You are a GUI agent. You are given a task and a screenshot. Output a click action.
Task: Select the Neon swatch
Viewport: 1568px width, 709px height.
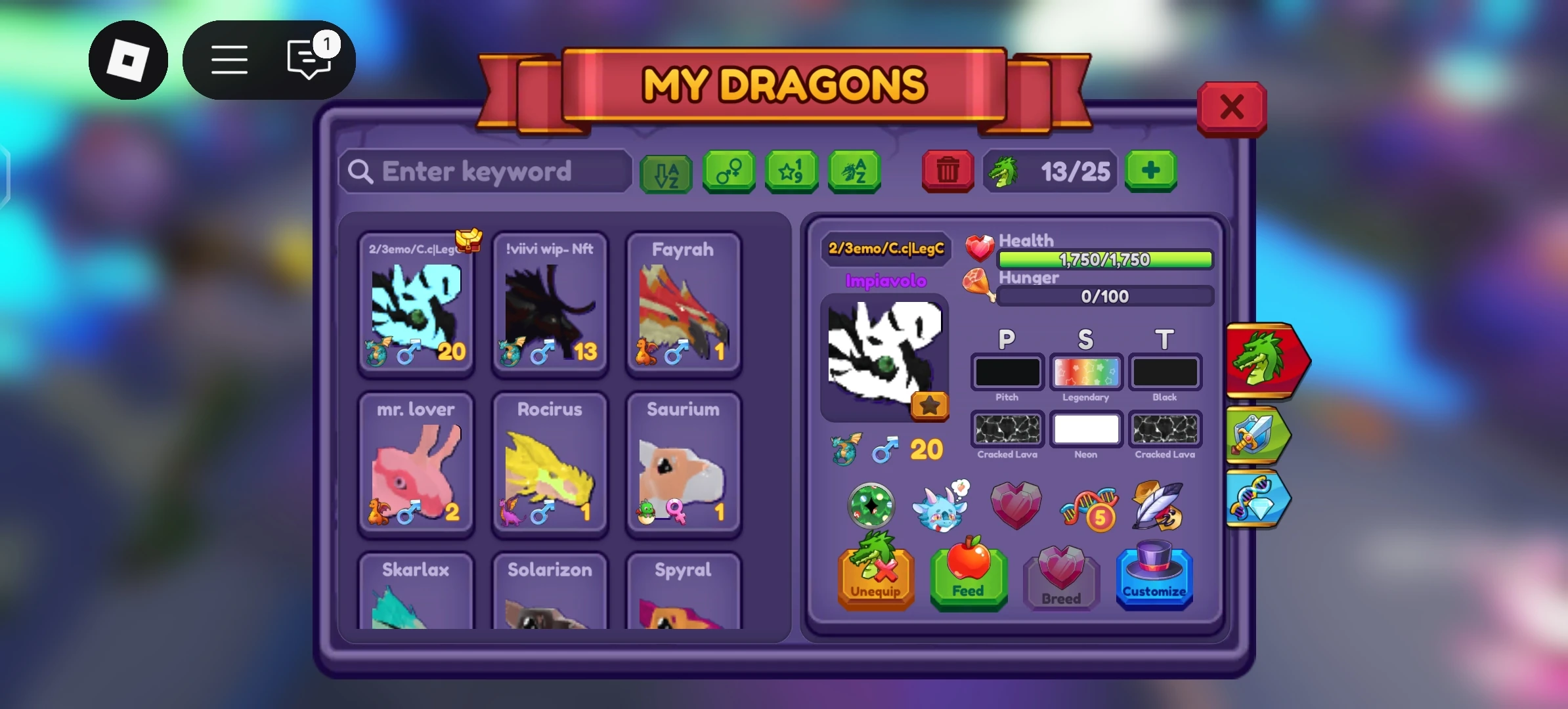(1086, 429)
